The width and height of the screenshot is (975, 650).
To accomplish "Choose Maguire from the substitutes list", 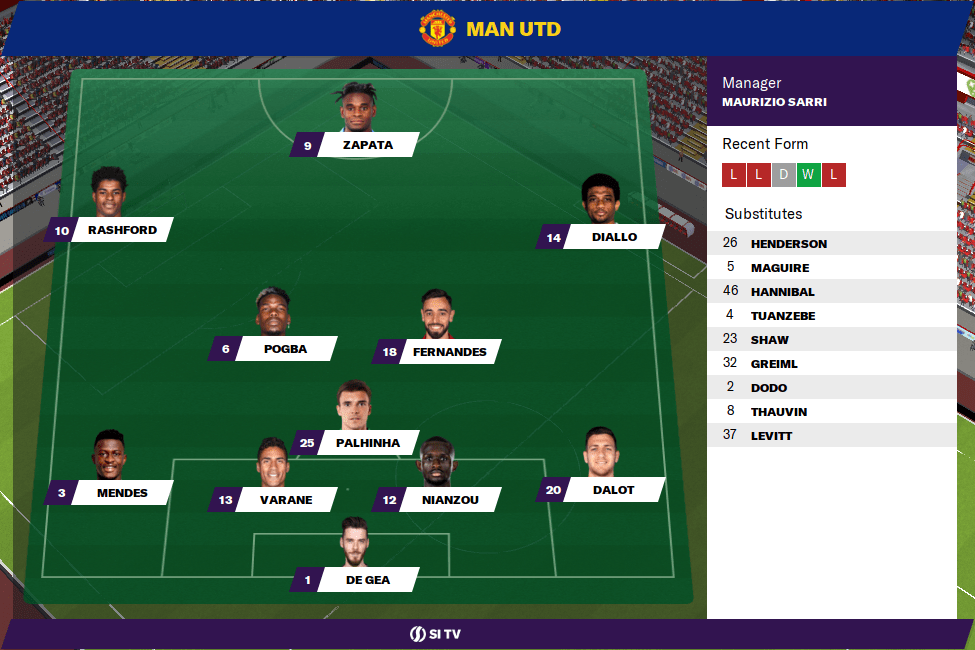I will (x=832, y=268).
